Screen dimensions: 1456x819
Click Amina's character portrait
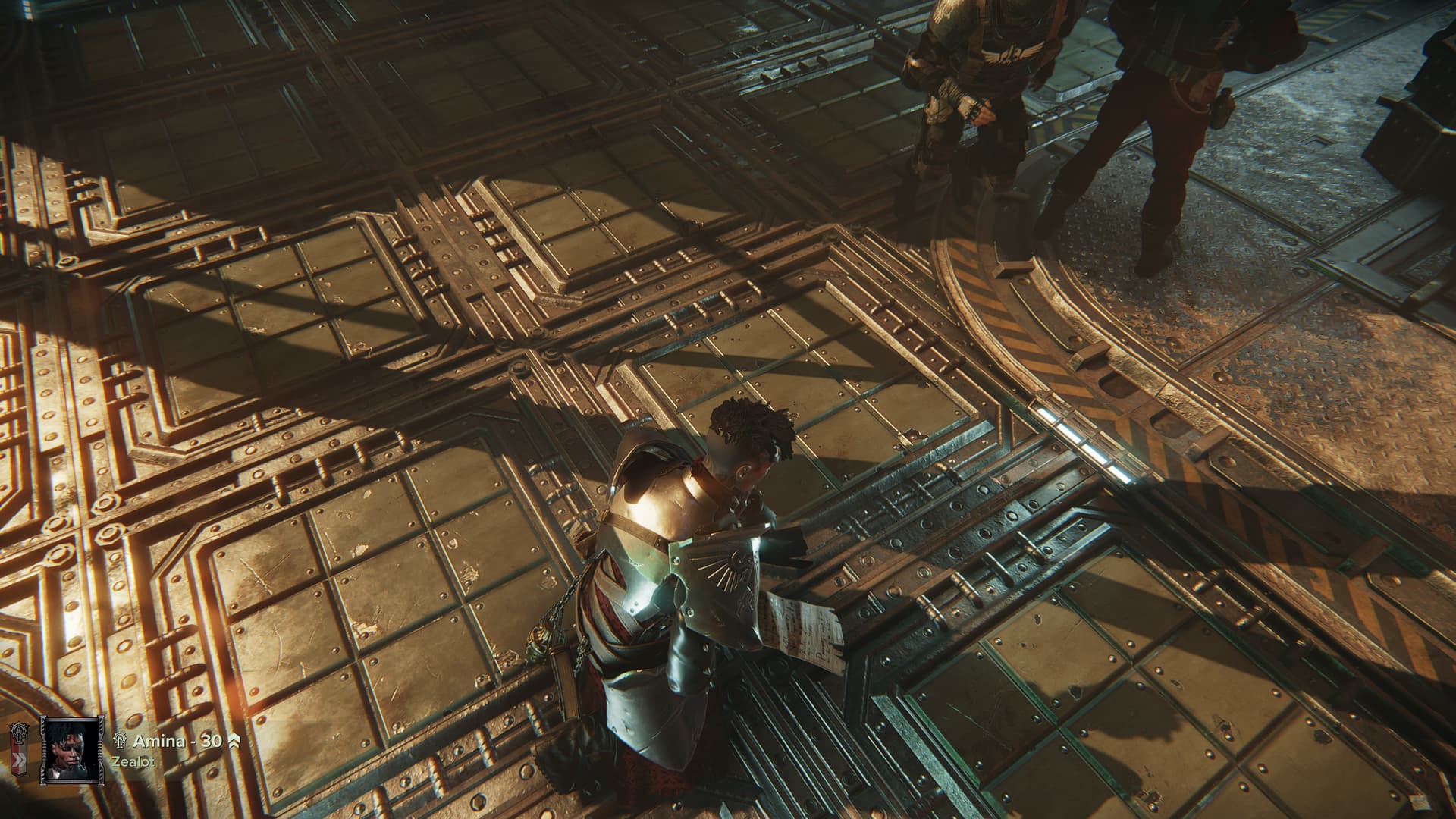coord(71,749)
